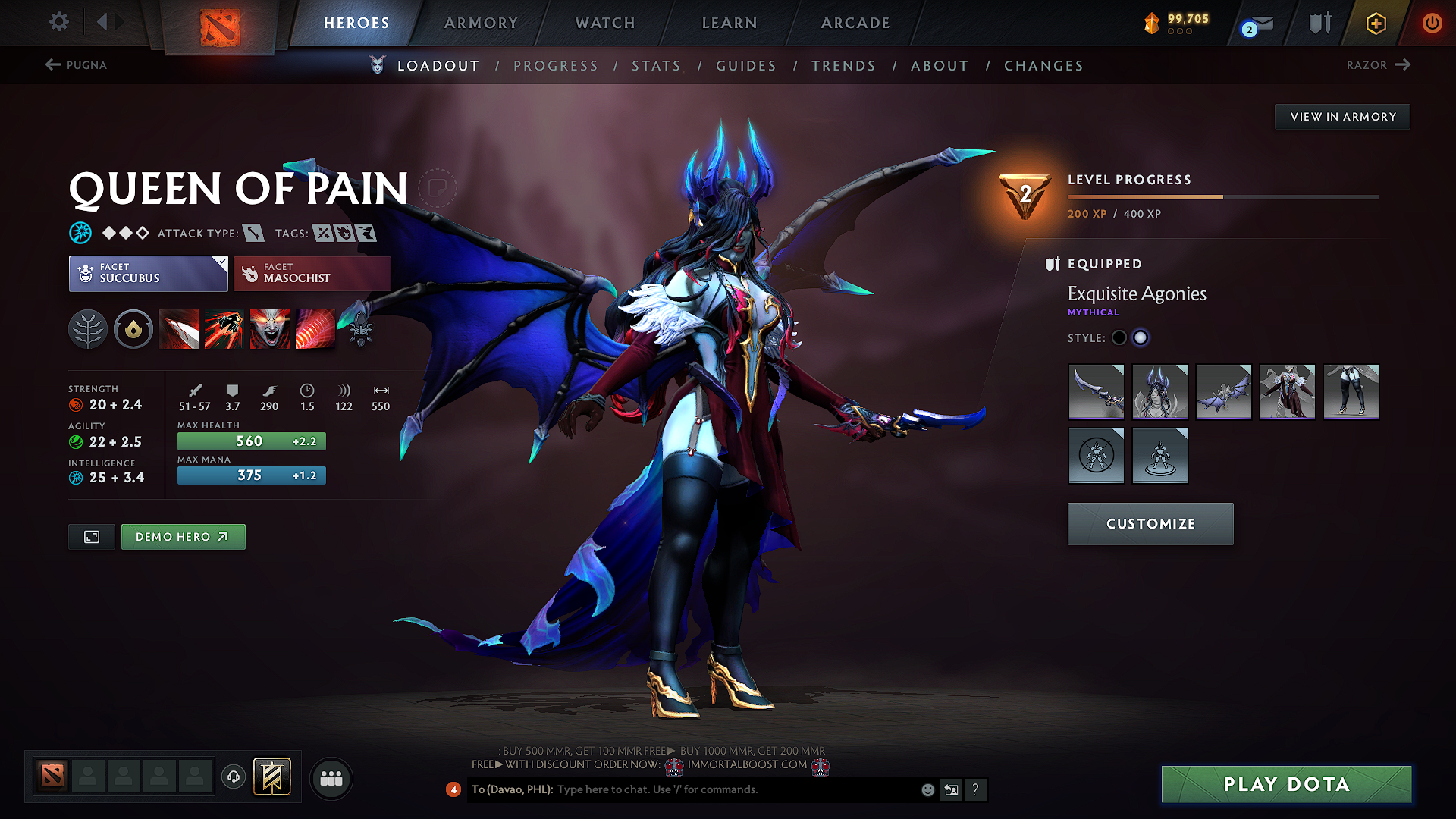Open the STATS section of the hero page

(656, 65)
